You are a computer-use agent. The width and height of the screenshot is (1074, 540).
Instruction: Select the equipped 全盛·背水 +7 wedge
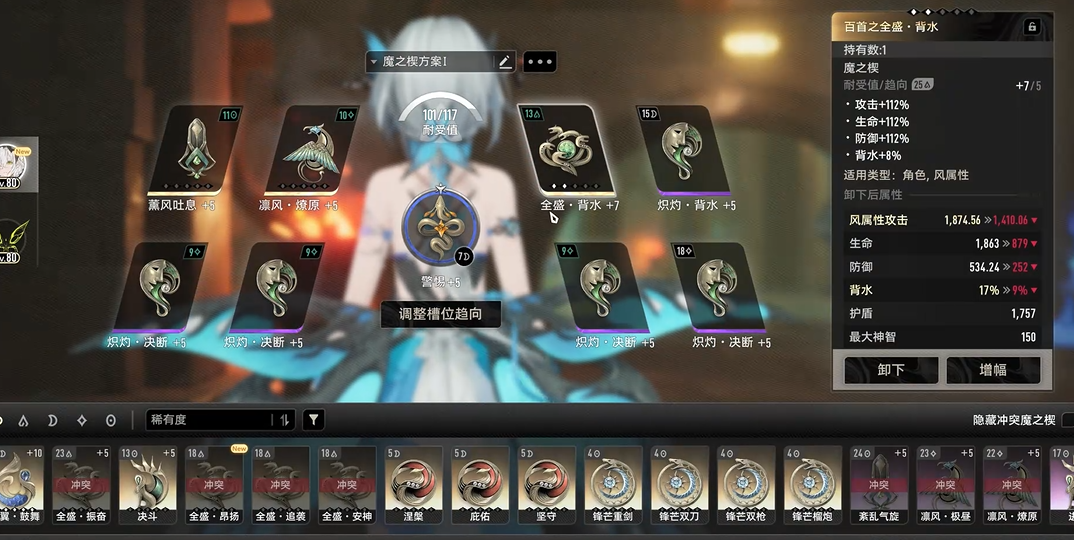point(566,150)
